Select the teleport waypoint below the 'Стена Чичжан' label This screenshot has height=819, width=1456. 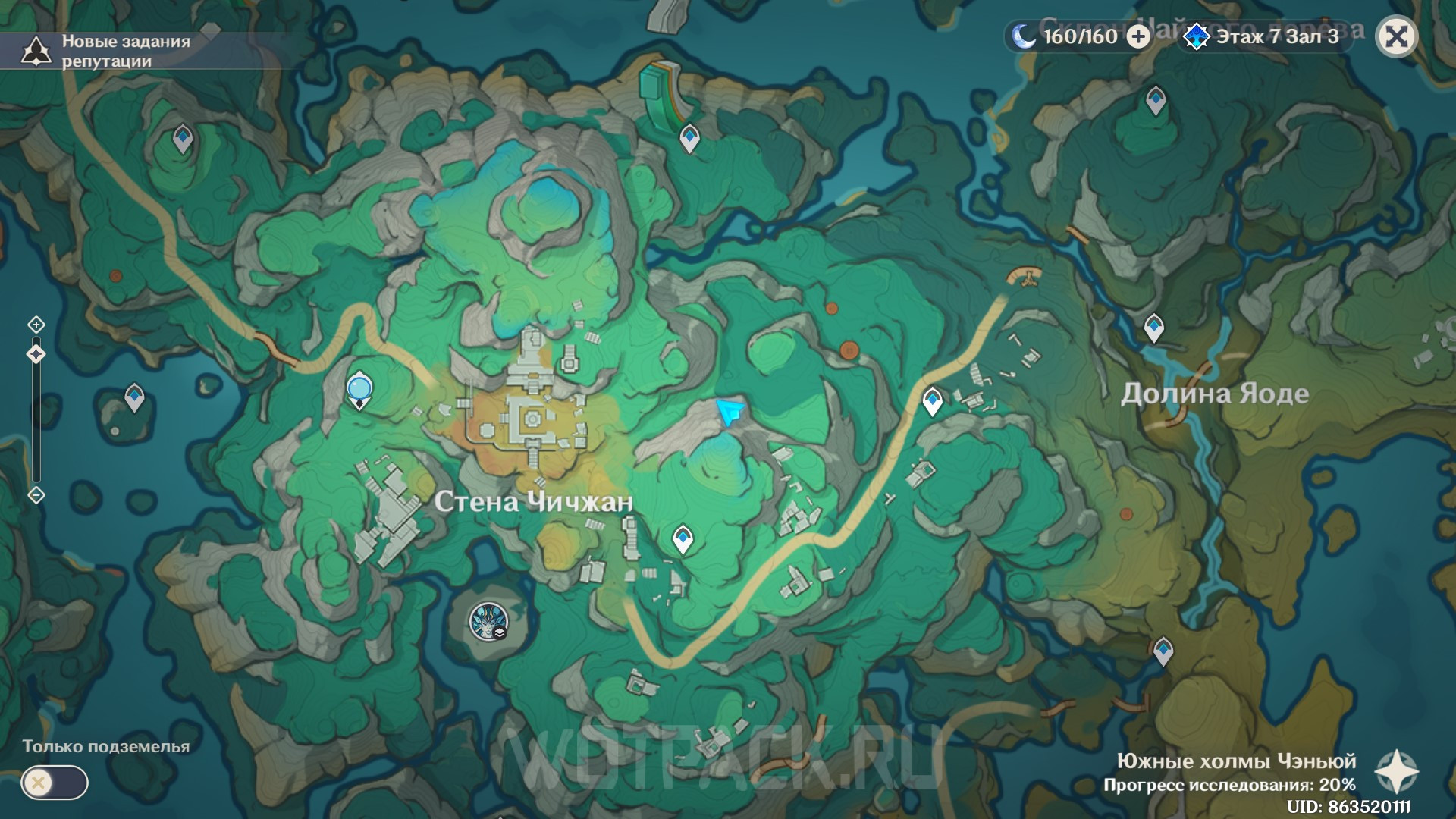coord(682,540)
